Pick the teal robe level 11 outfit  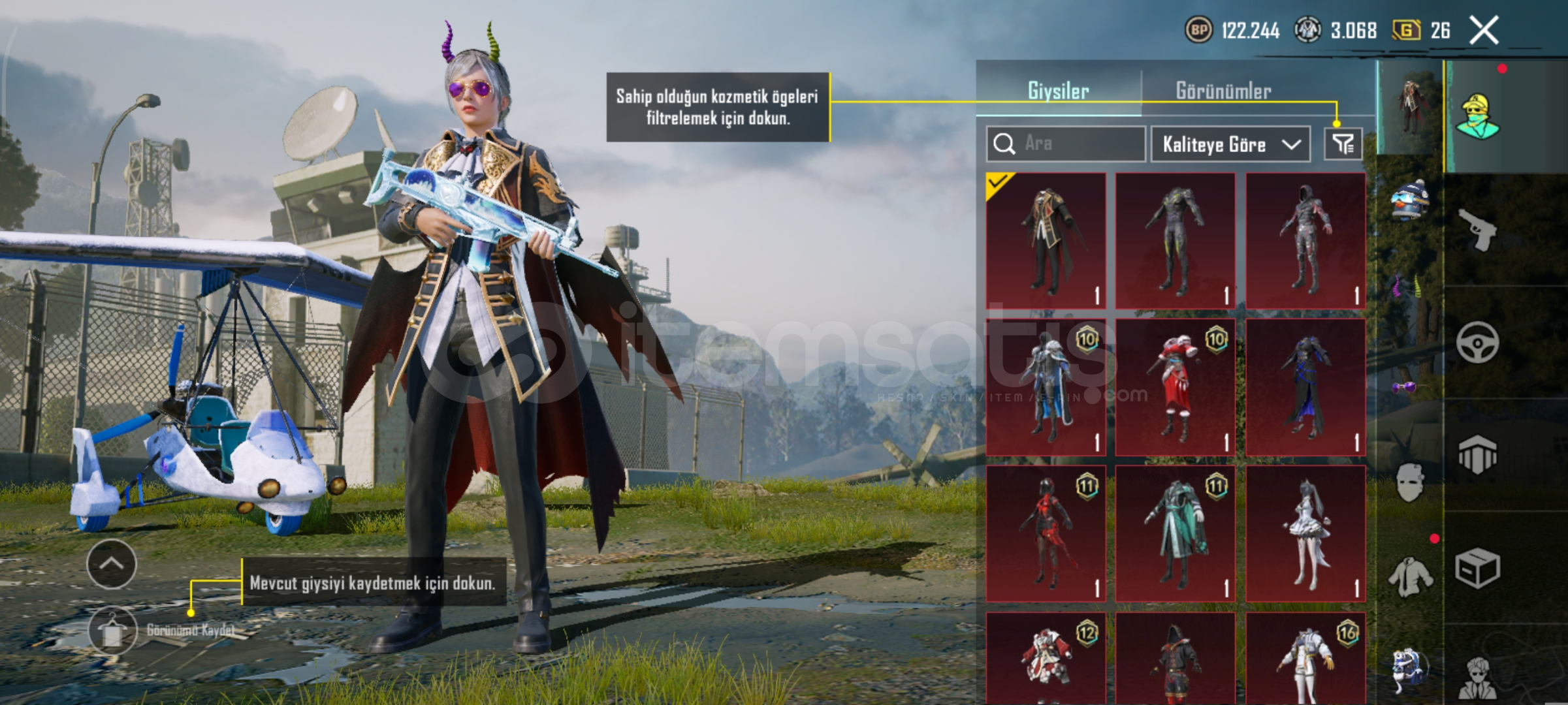pyautogui.click(x=1175, y=533)
